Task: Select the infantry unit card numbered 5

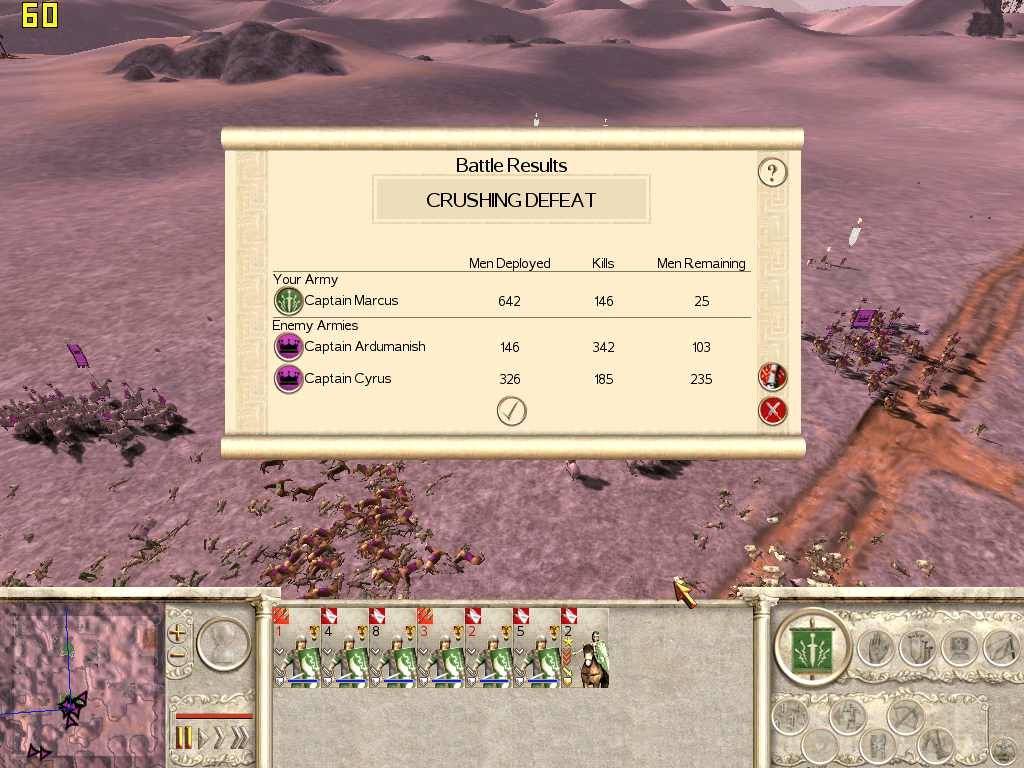Action: [536, 648]
